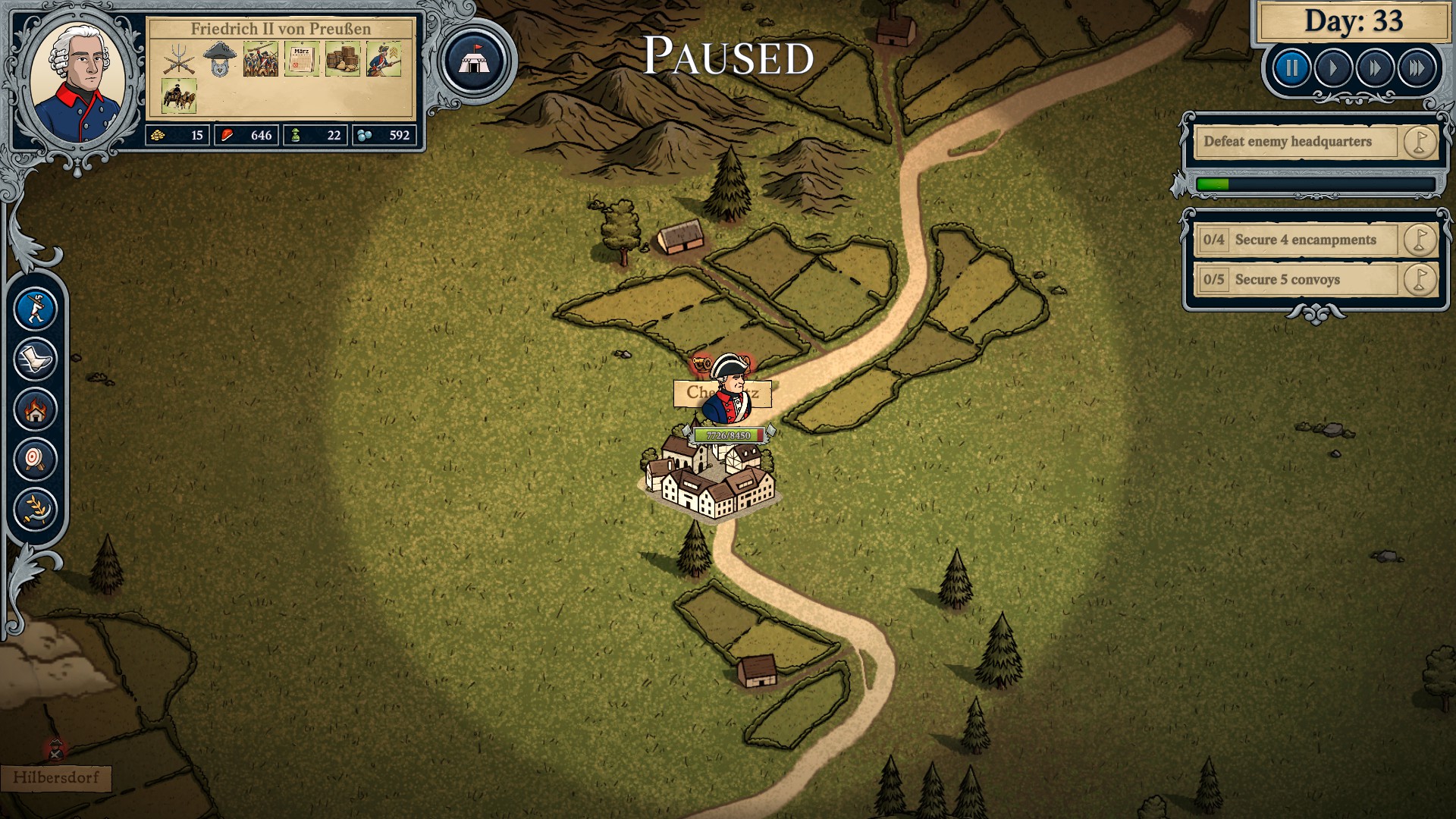Activate the sickle and wheat forage button
The height and width of the screenshot is (819, 1456).
(36, 508)
